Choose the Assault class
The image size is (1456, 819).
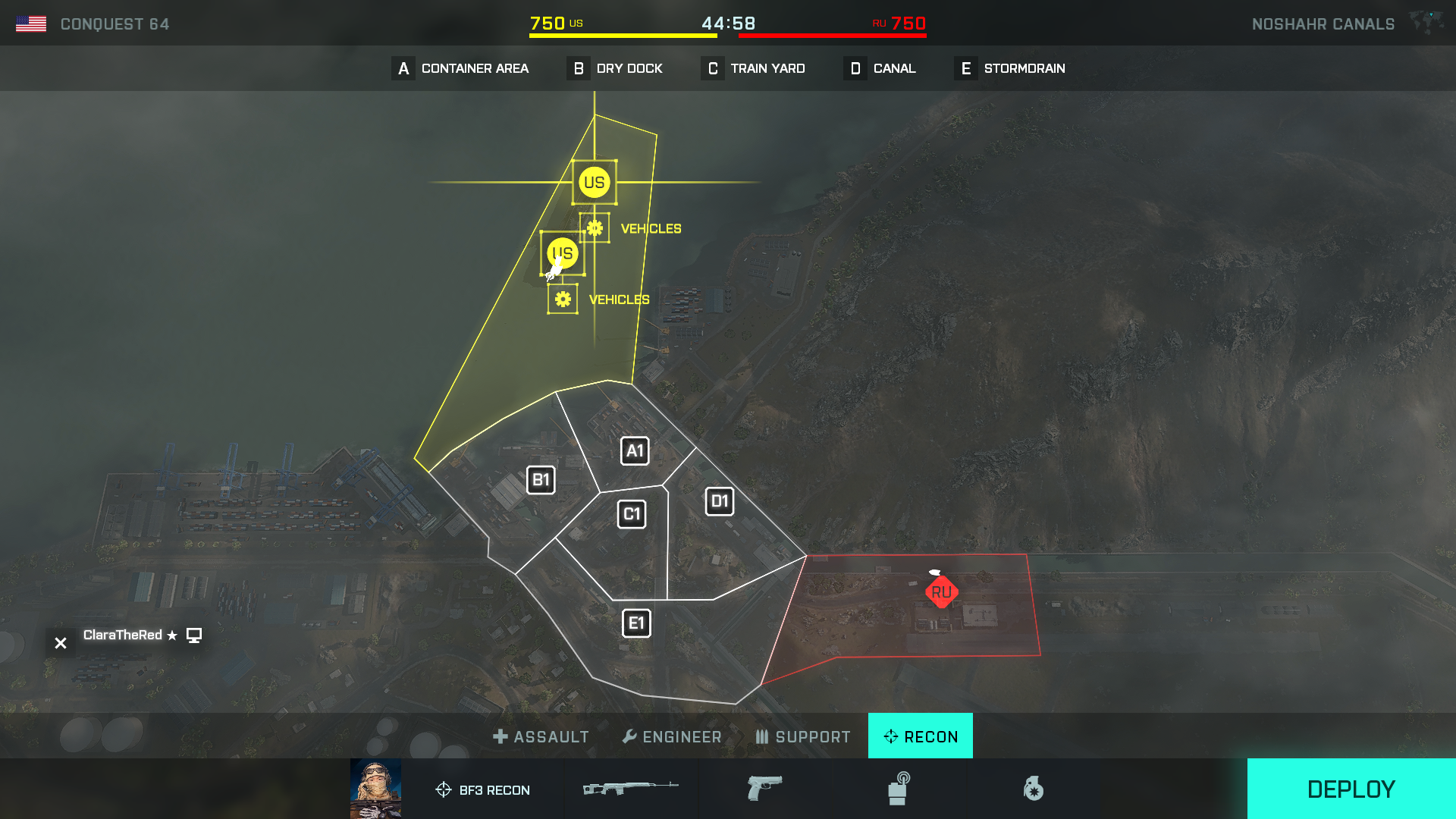(541, 736)
